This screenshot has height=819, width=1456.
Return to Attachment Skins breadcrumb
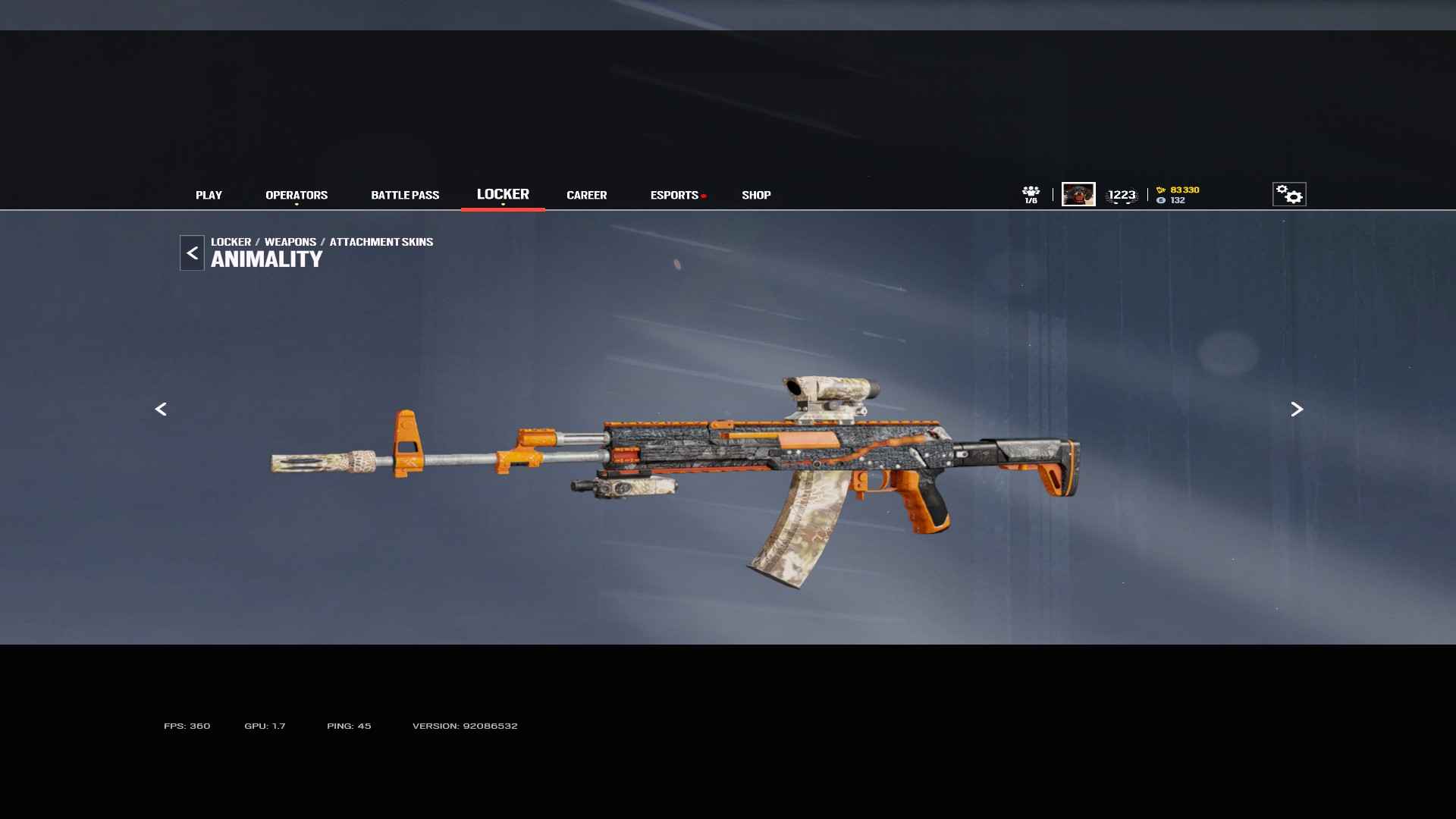381,242
